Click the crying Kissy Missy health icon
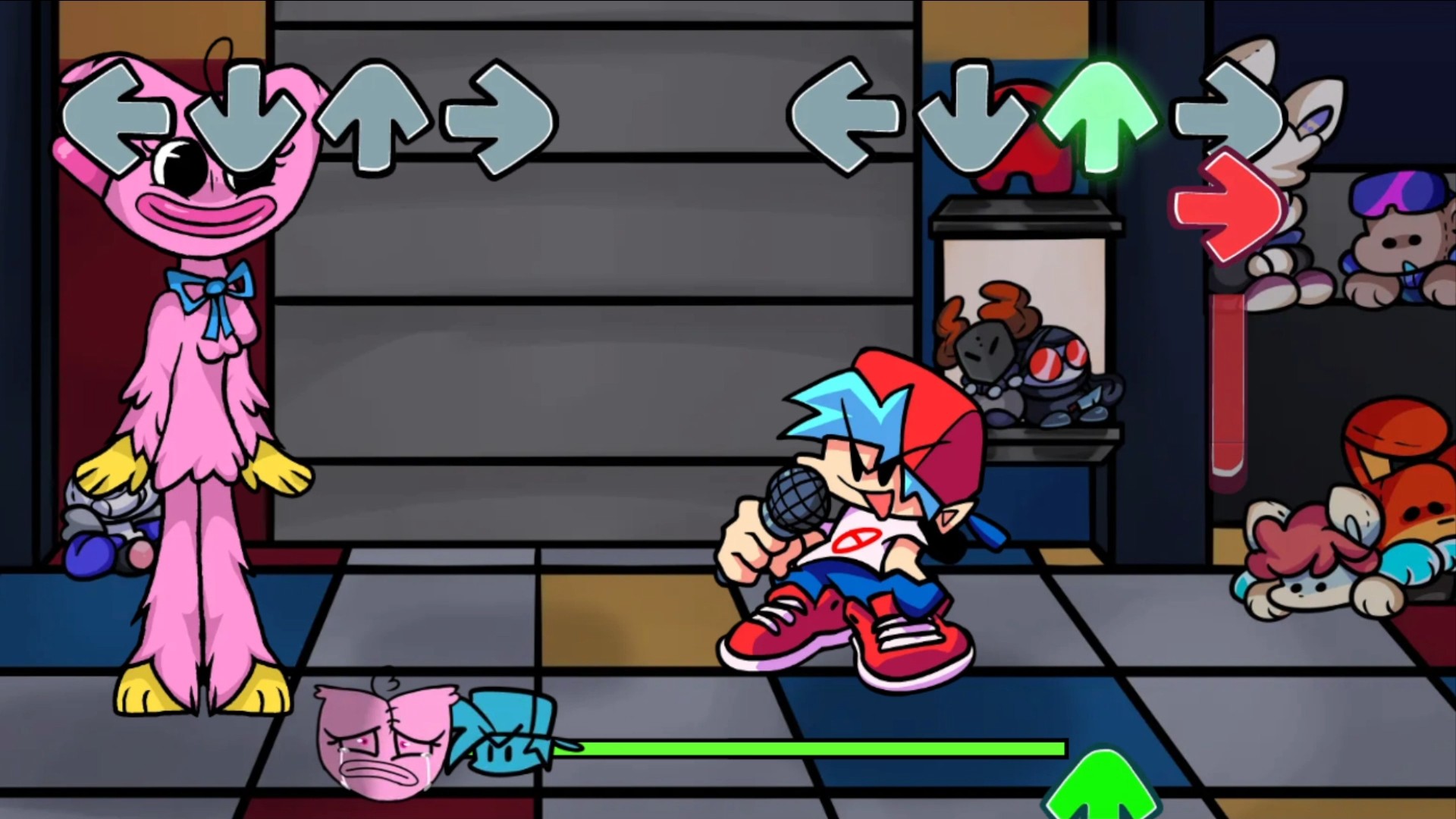1456x819 pixels. click(x=387, y=747)
